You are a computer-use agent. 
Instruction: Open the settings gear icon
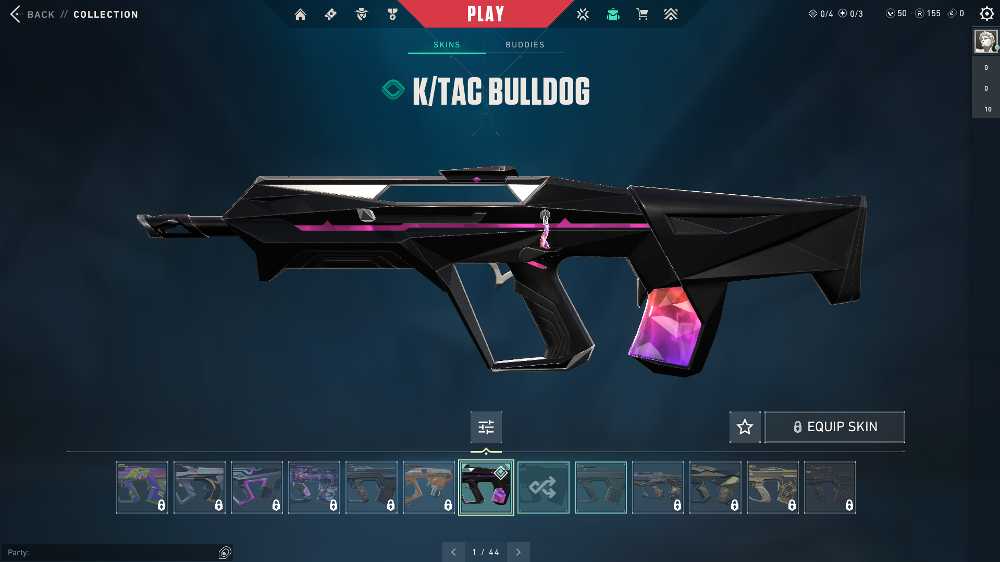(986, 14)
